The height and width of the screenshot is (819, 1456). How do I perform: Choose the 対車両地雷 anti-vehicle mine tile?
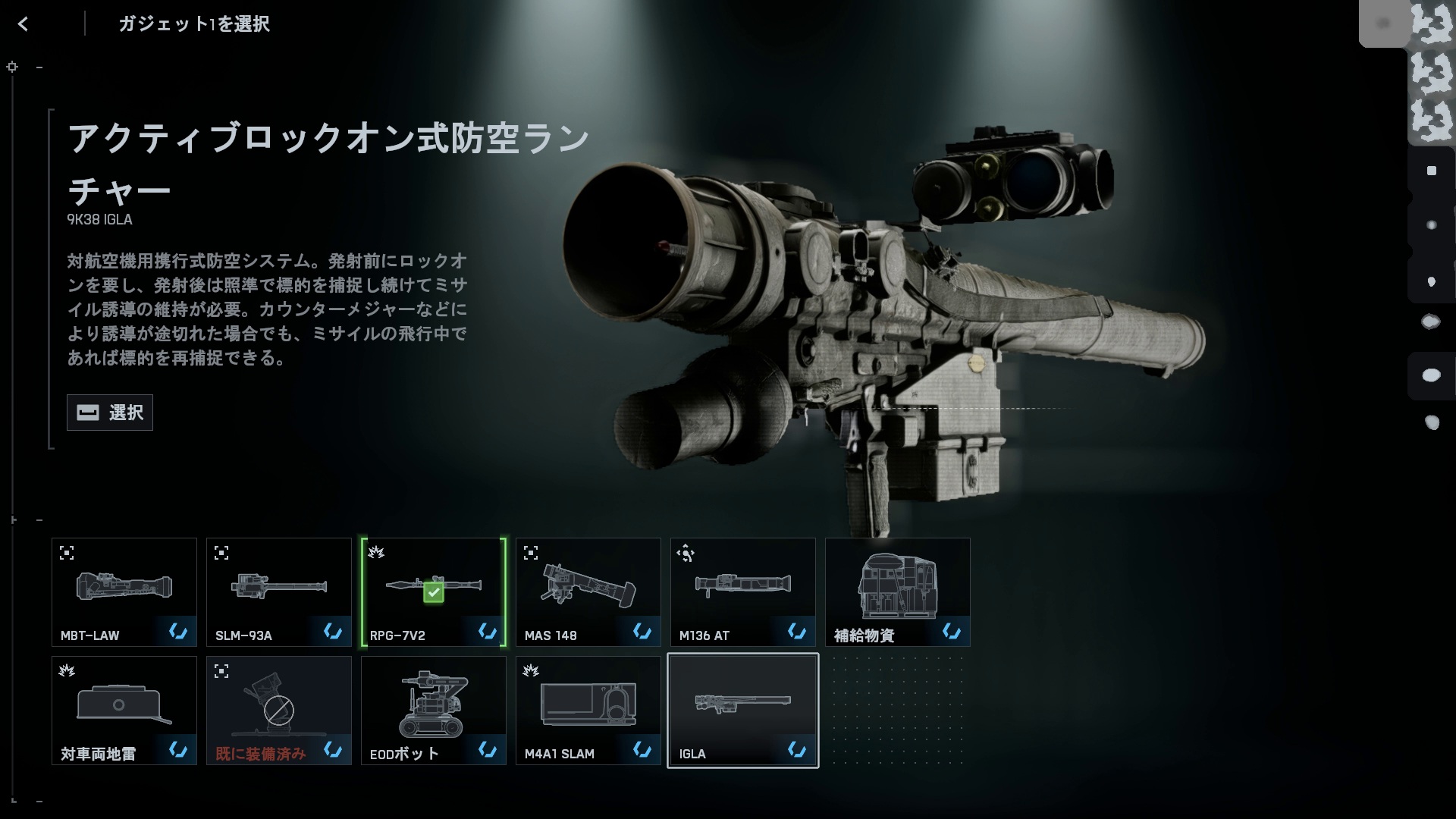click(124, 711)
